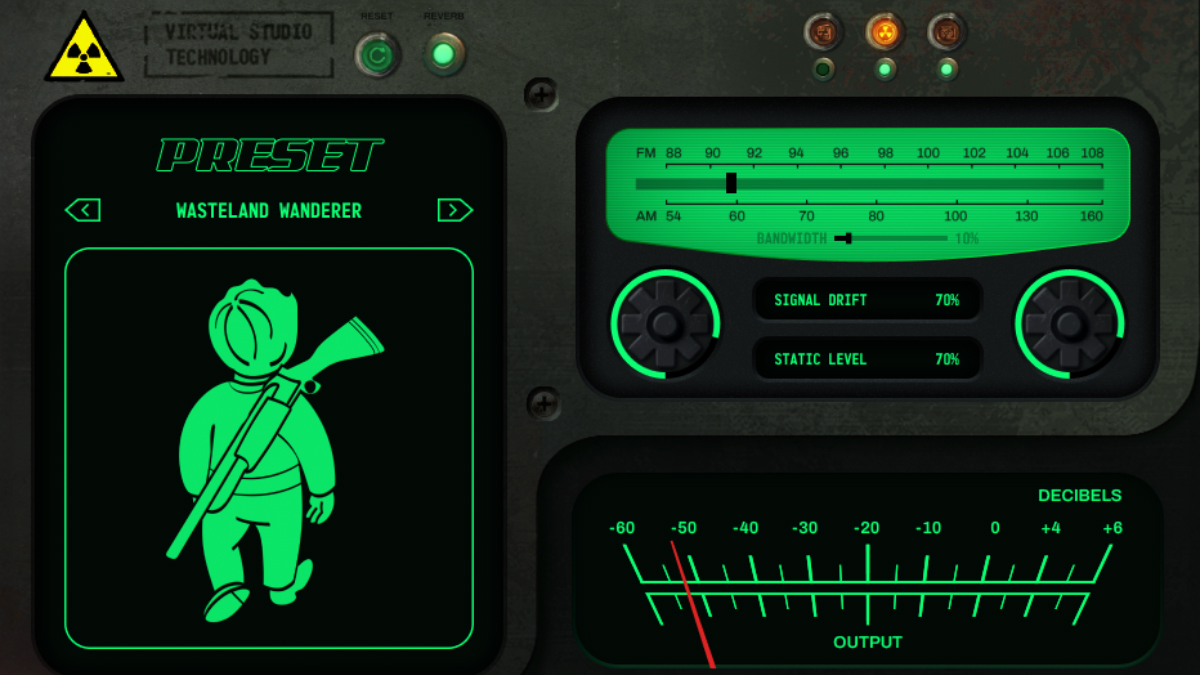The image size is (1200, 675).
Task: Click the Static Level knob on the right
Action: pos(1069,324)
